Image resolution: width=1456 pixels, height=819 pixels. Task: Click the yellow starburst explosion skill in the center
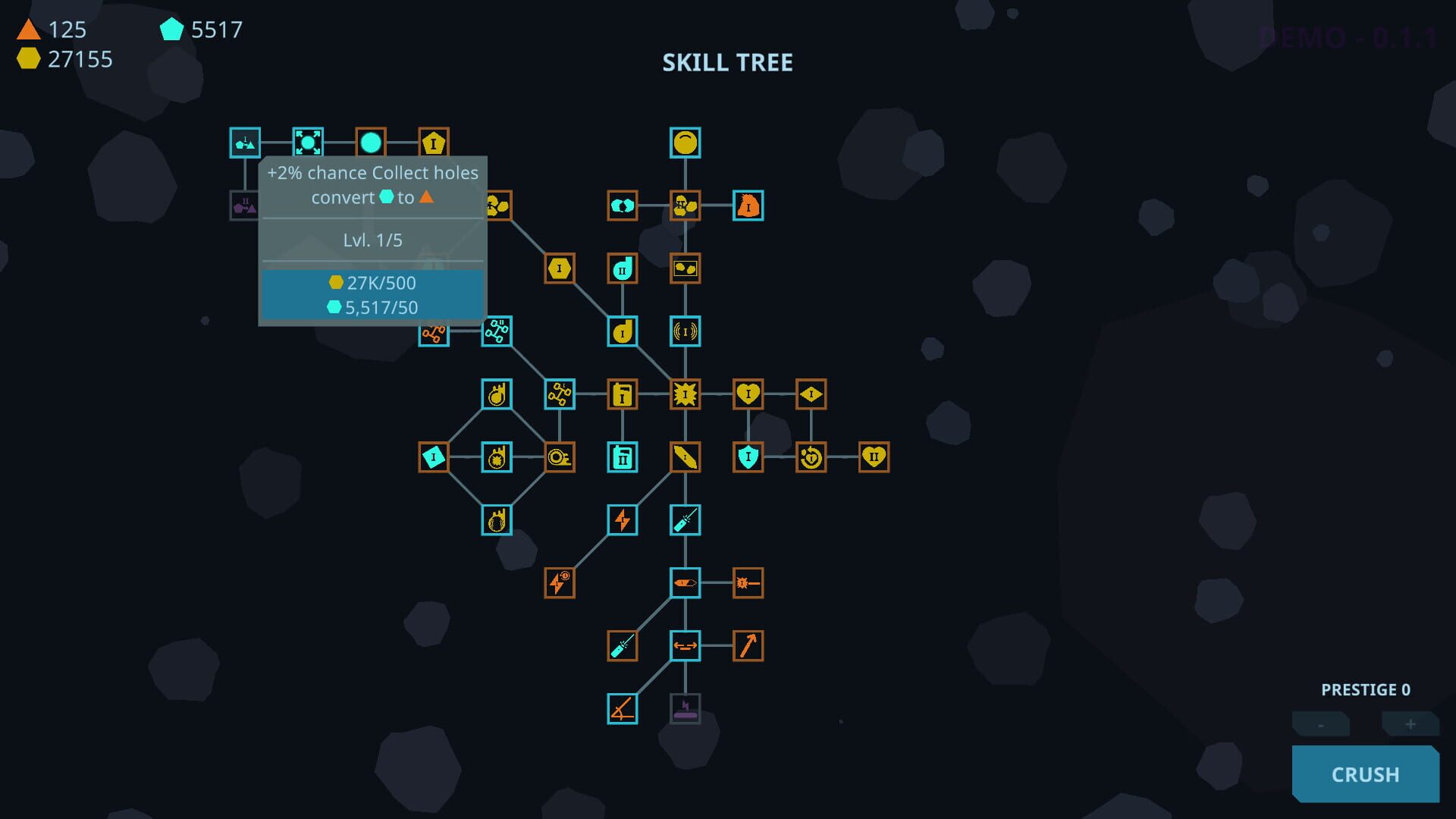685,394
